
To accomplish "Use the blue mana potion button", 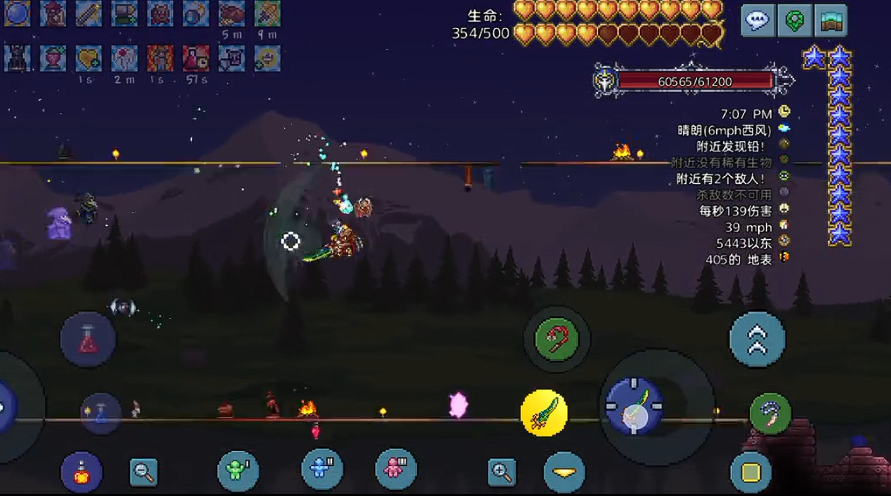I will pos(101,413).
